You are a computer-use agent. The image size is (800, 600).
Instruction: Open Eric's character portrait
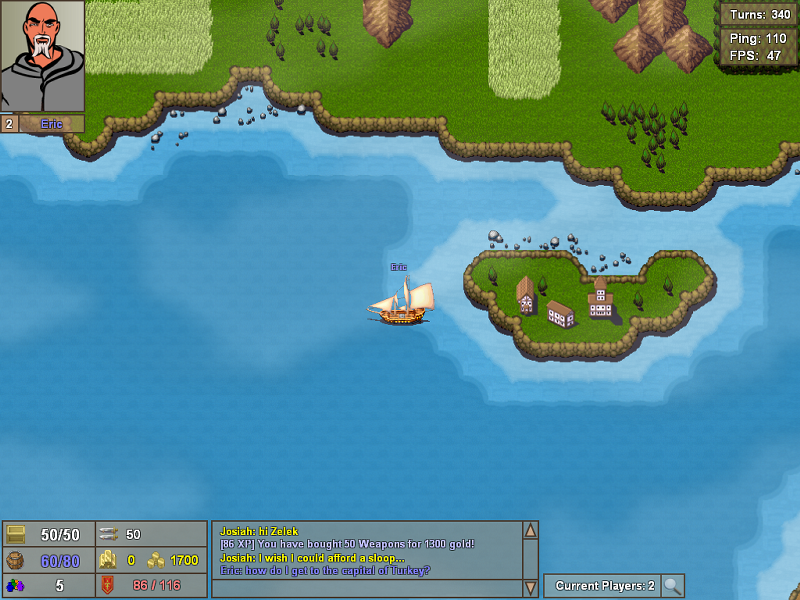(42, 56)
